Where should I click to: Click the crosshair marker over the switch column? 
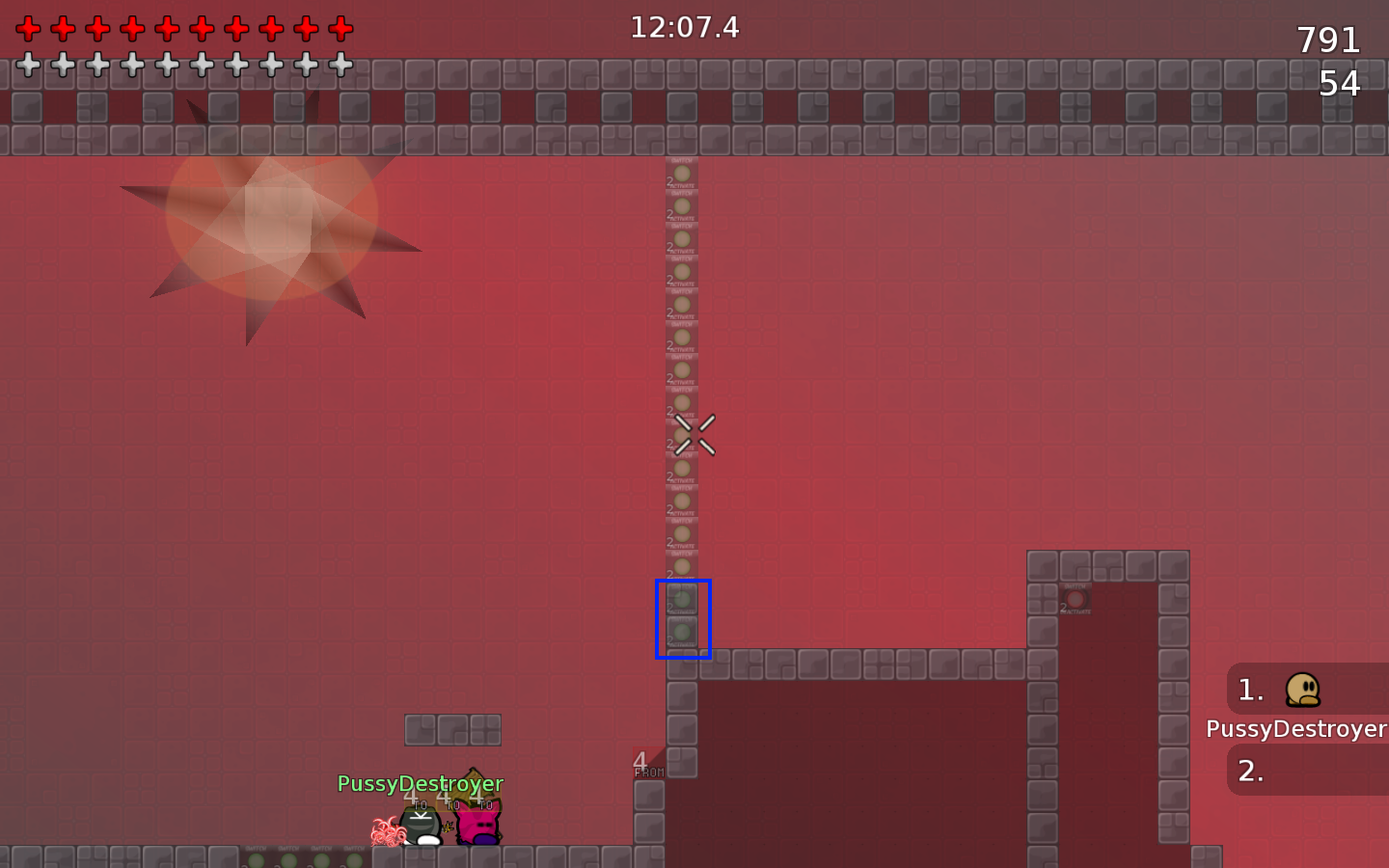(x=694, y=434)
